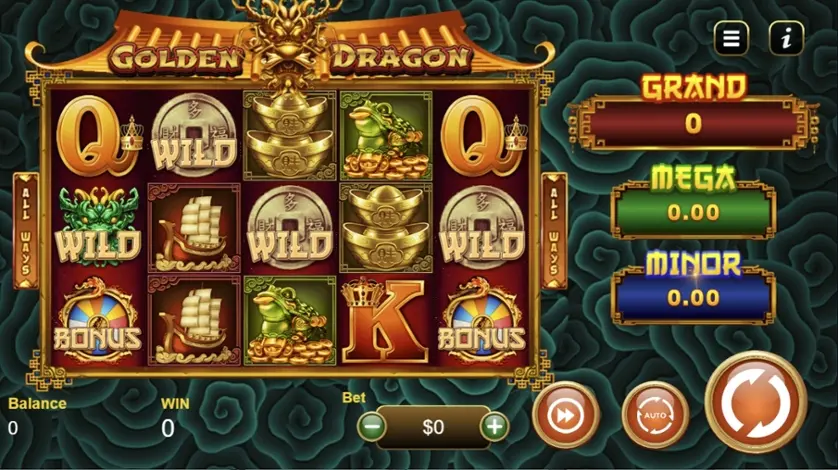The height and width of the screenshot is (470, 838).
Task: Increase the bet with the plus button
Action: 494,426
